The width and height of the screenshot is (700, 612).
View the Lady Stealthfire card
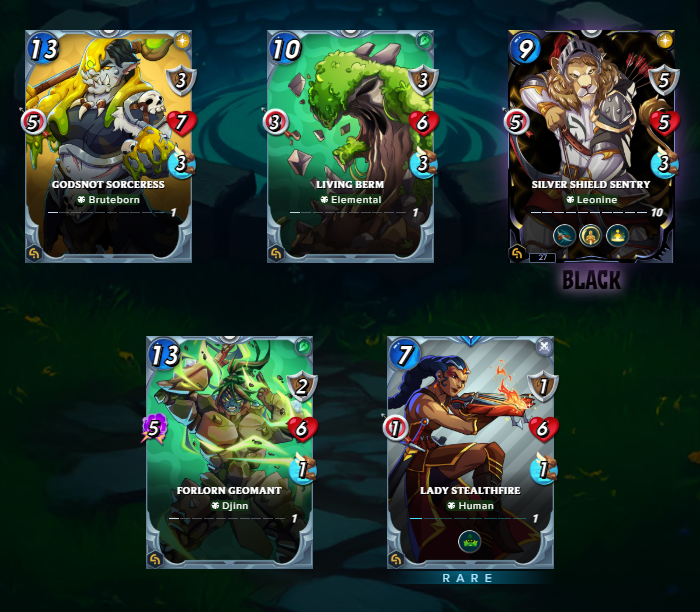pyautogui.click(x=470, y=450)
